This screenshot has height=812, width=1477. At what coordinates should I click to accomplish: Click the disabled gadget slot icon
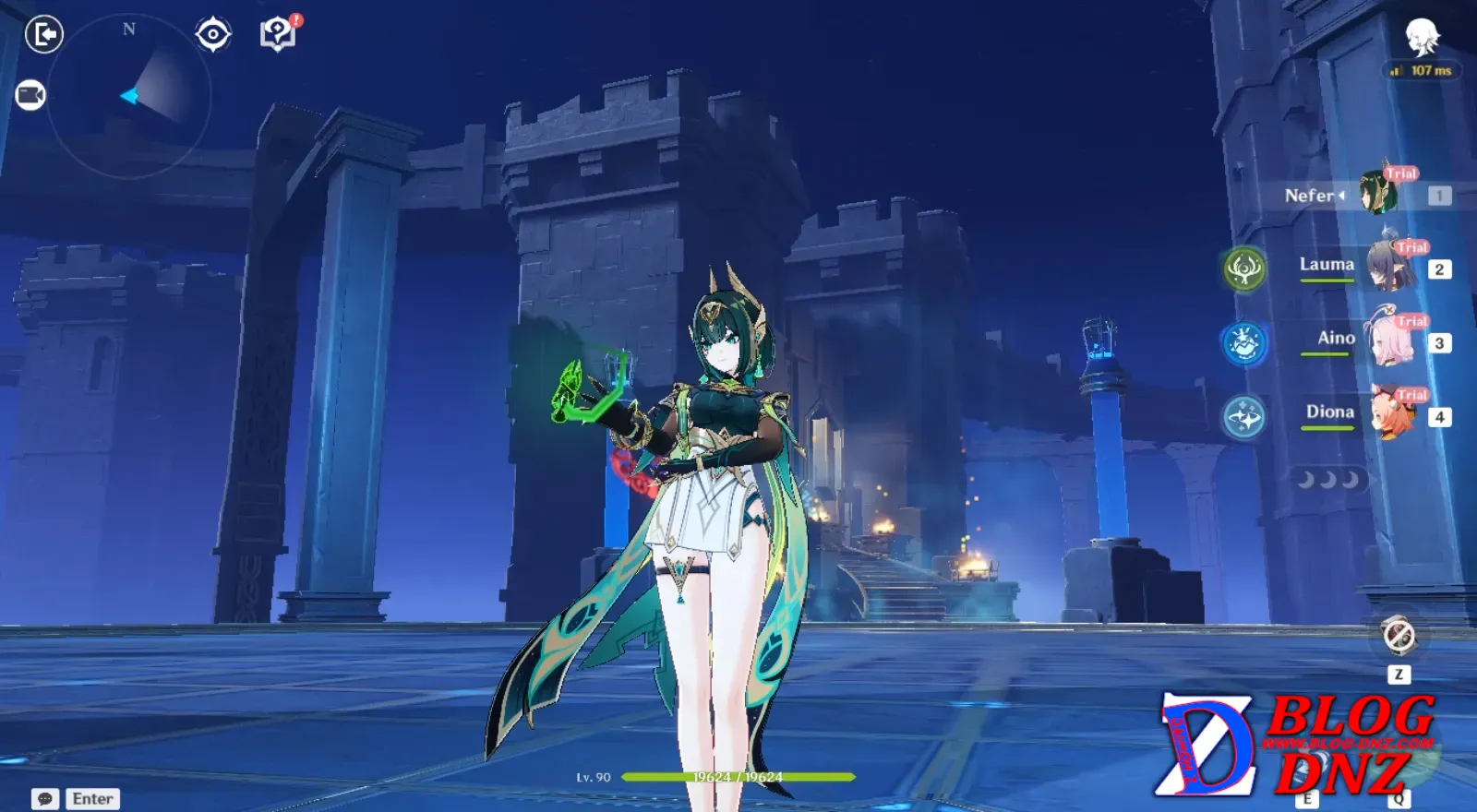[x=1399, y=635]
